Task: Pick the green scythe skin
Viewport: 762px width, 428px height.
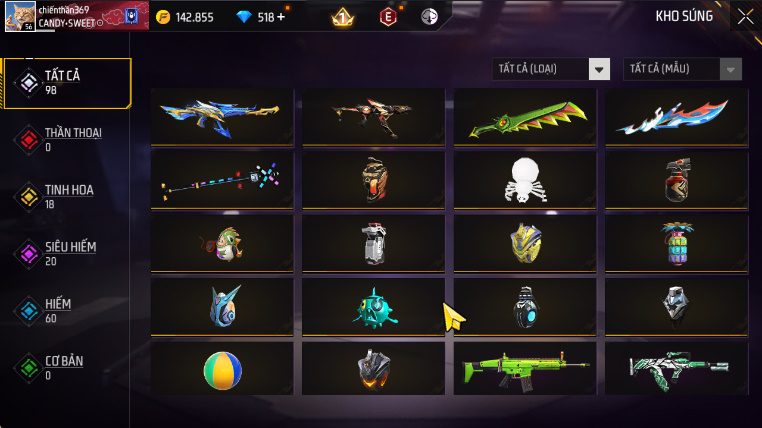Action: [x=525, y=117]
